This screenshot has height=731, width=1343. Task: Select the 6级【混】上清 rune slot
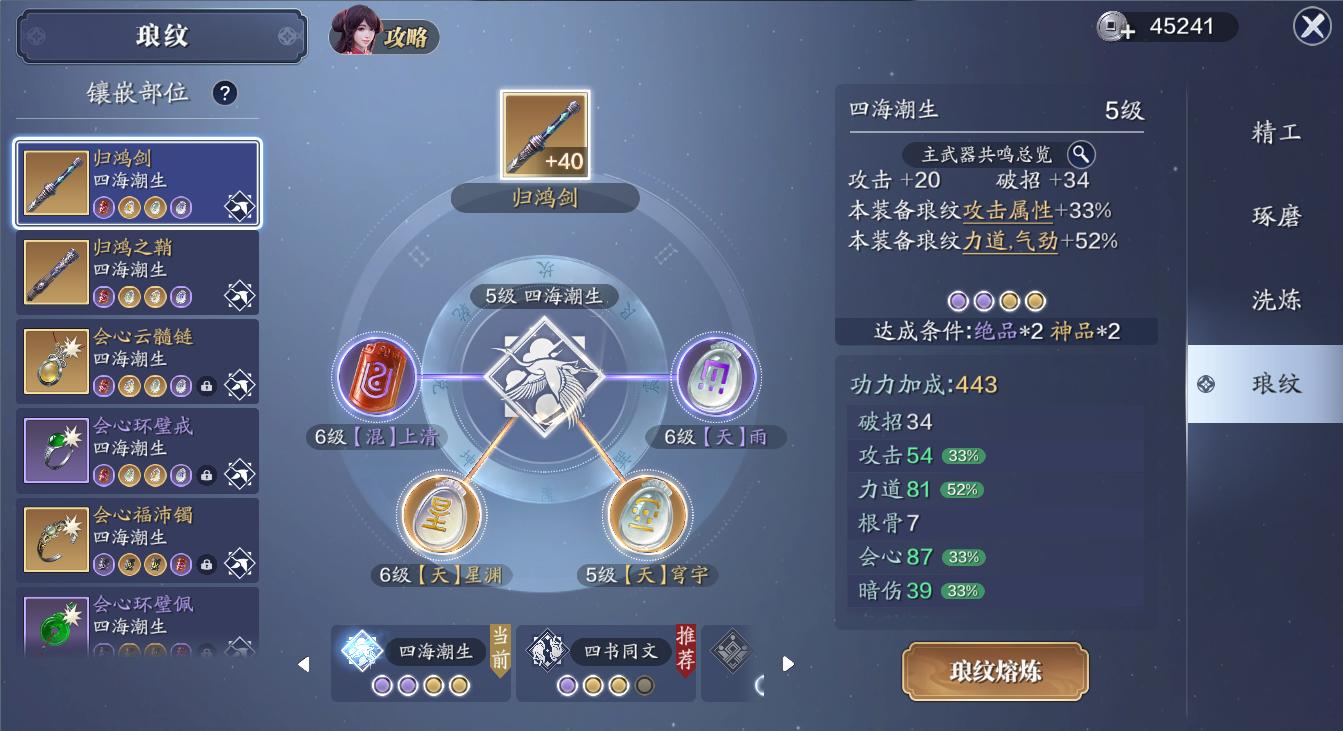[x=378, y=378]
